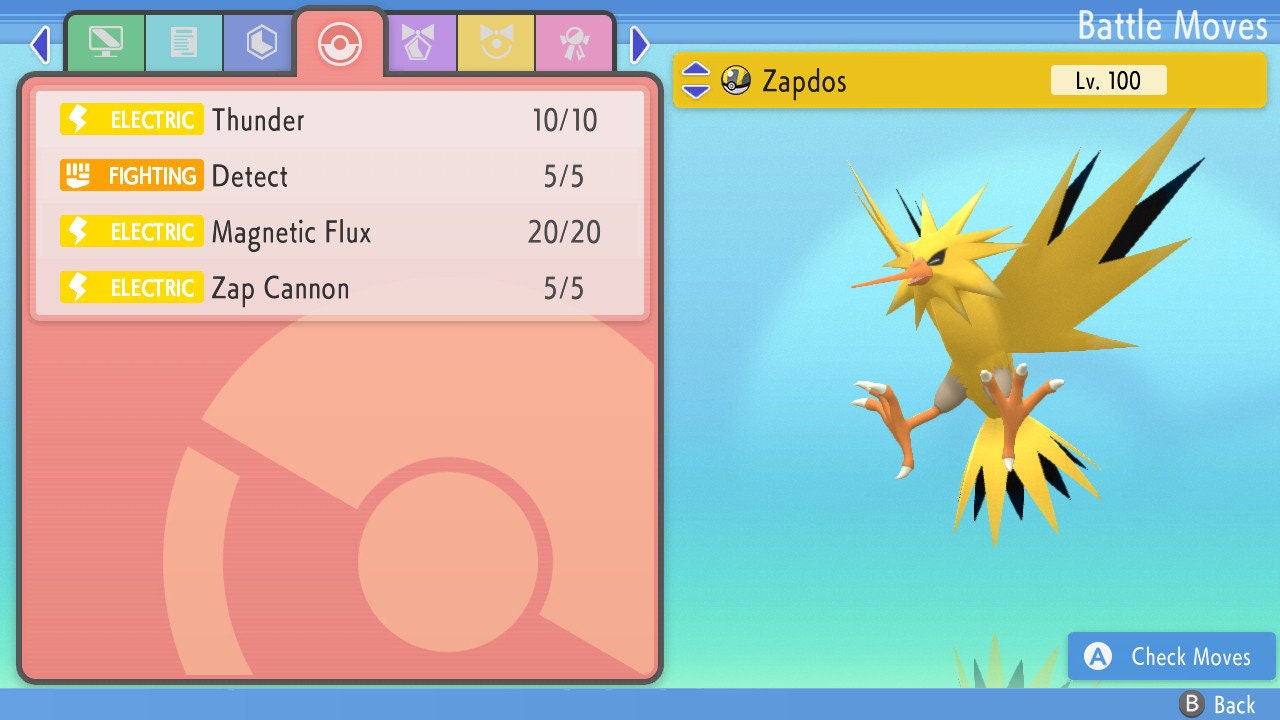Image resolution: width=1280 pixels, height=720 pixels.
Task: View the pink ribbon medal tab
Action: (x=574, y=43)
